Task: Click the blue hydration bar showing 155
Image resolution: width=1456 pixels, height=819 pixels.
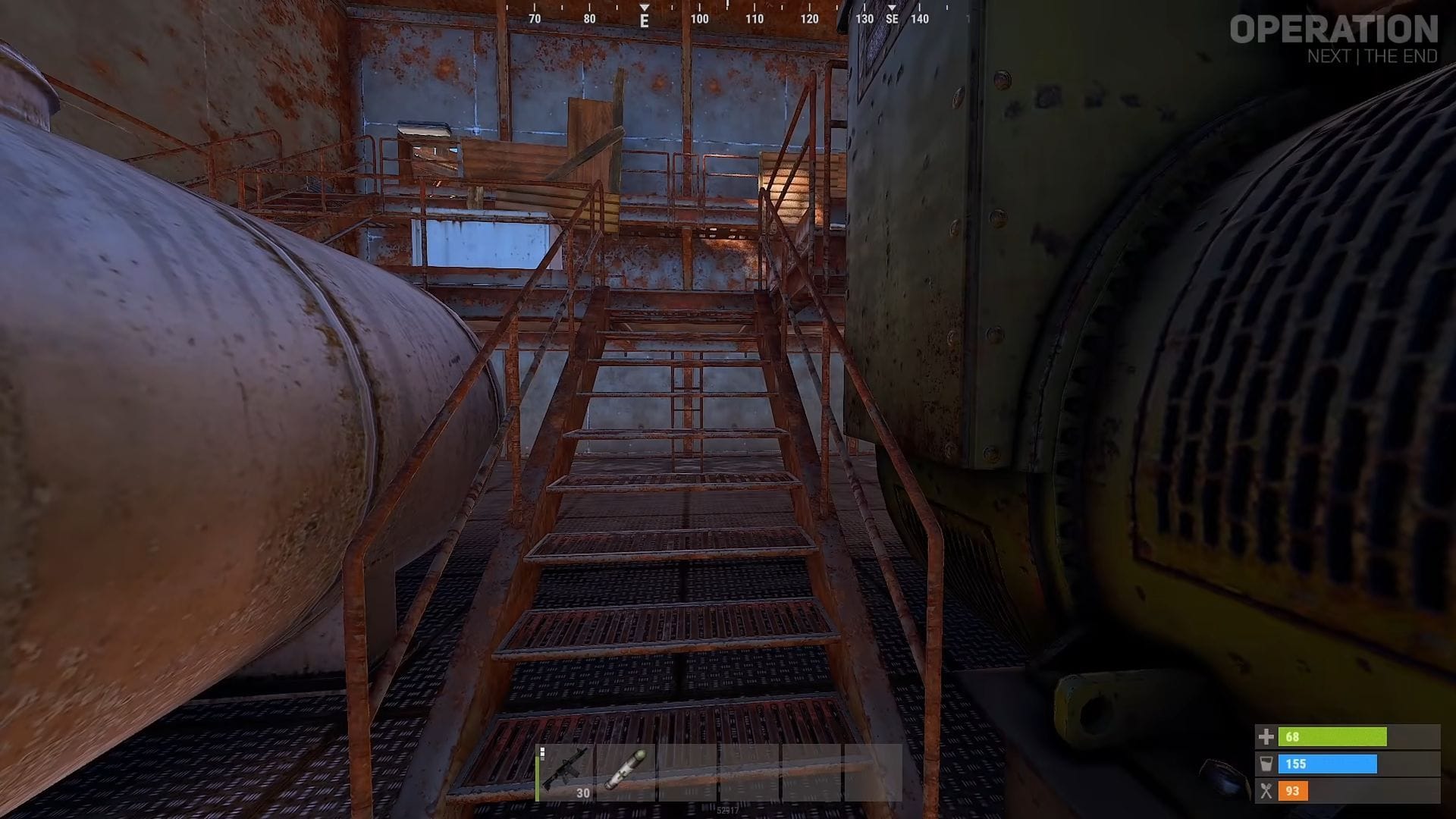Action: [1327, 764]
